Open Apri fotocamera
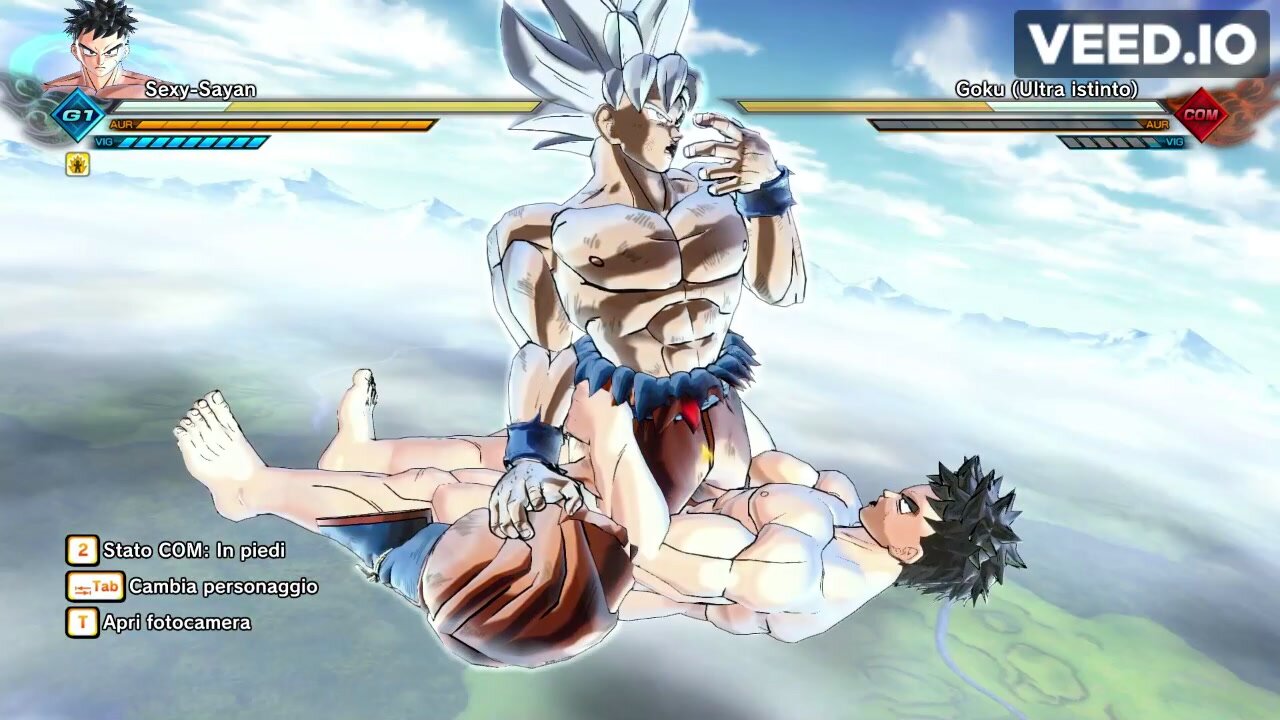This screenshot has width=1280, height=720. click(176, 622)
